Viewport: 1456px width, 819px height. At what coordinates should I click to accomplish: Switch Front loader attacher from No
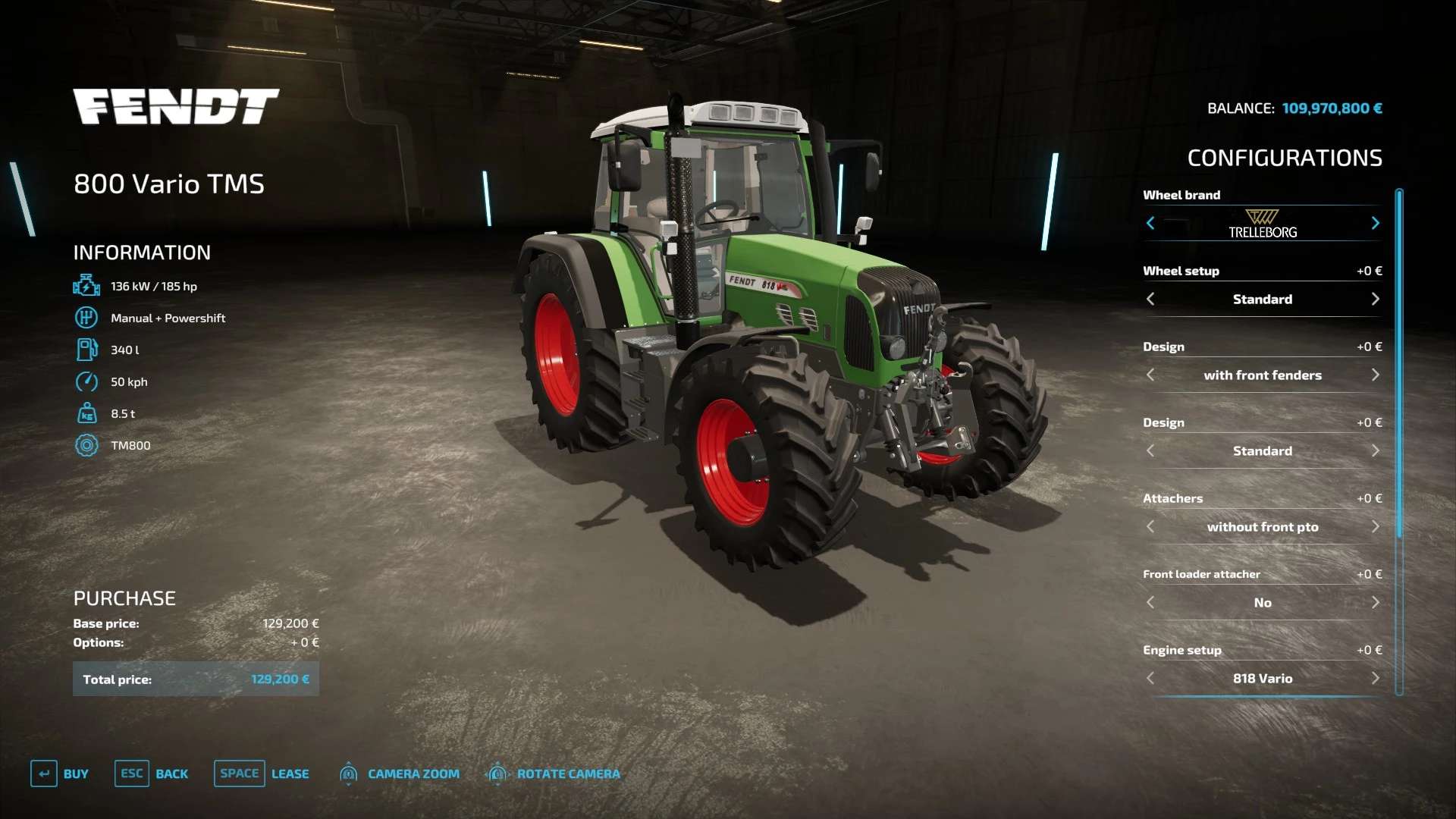pos(1376,602)
